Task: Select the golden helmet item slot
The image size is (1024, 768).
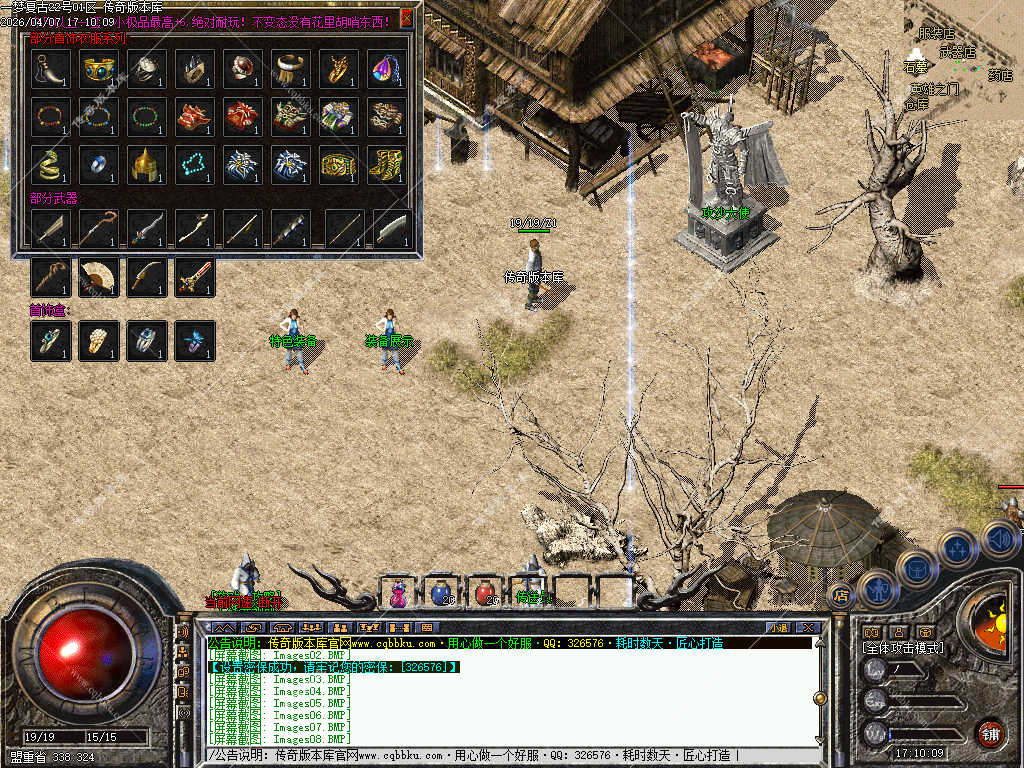Action: pyautogui.click(x=147, y=164)
